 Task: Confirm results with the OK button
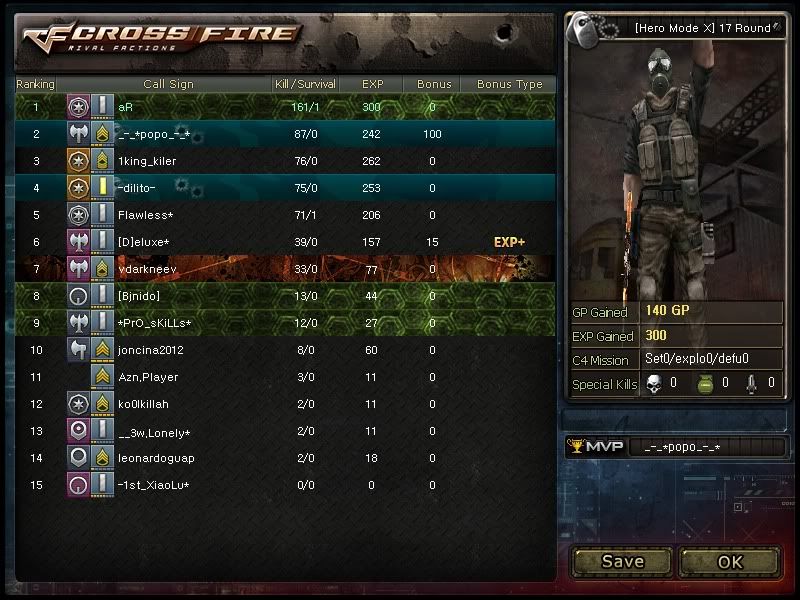pos(730,561)
